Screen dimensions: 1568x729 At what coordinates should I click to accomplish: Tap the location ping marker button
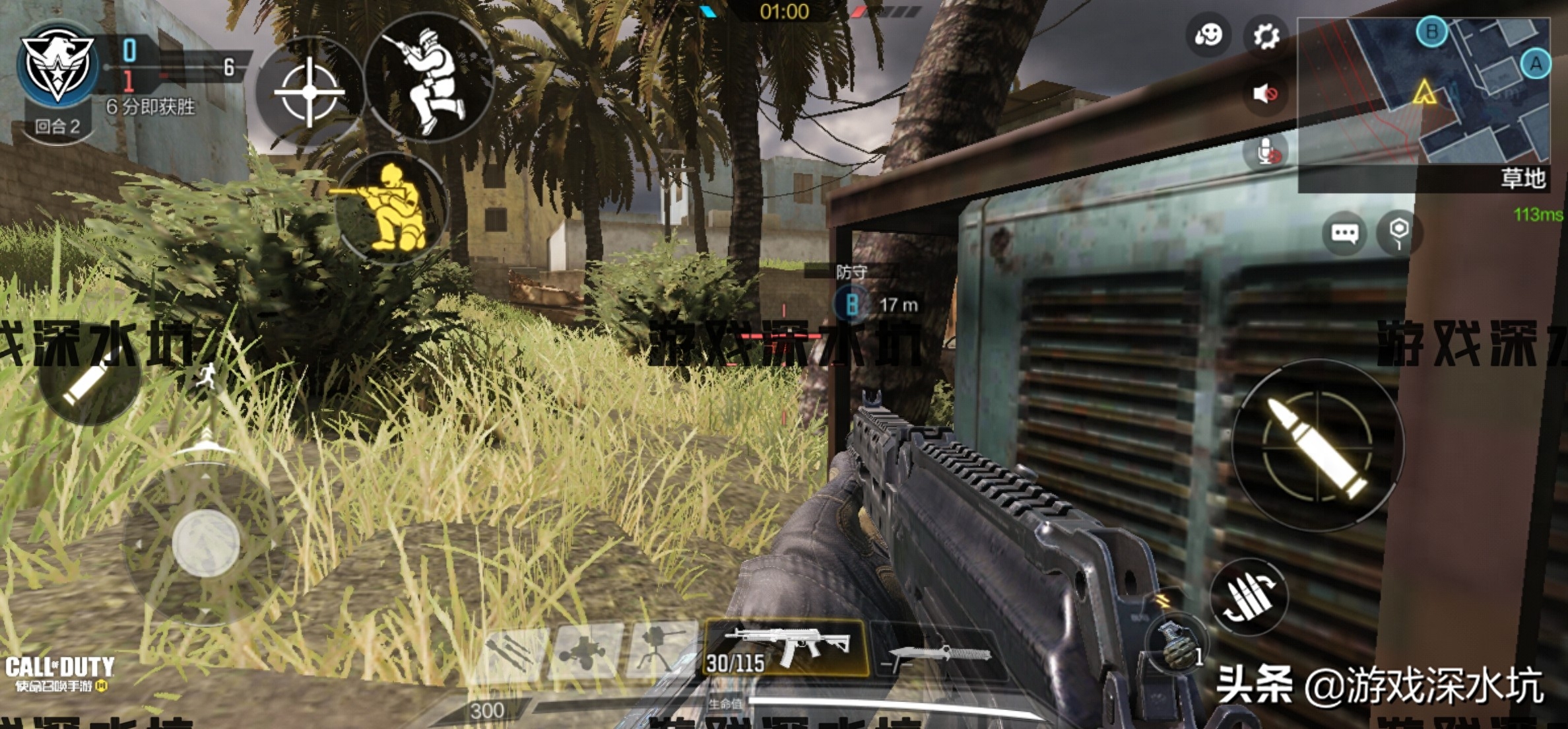pyautogui.click(x=1399, y=233)
